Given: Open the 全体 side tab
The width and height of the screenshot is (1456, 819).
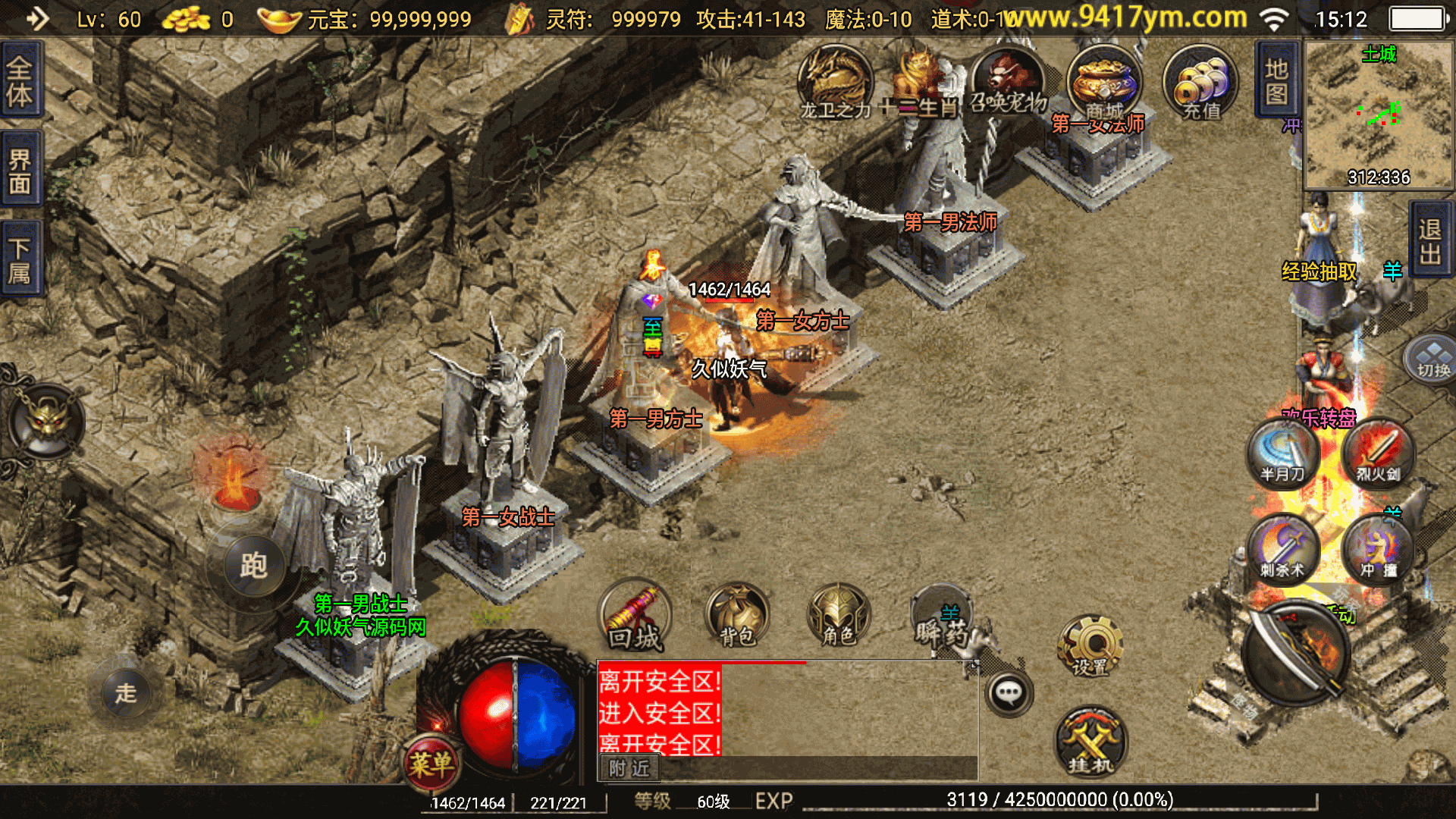Looking at the screenshot, I should coord(20,80).
